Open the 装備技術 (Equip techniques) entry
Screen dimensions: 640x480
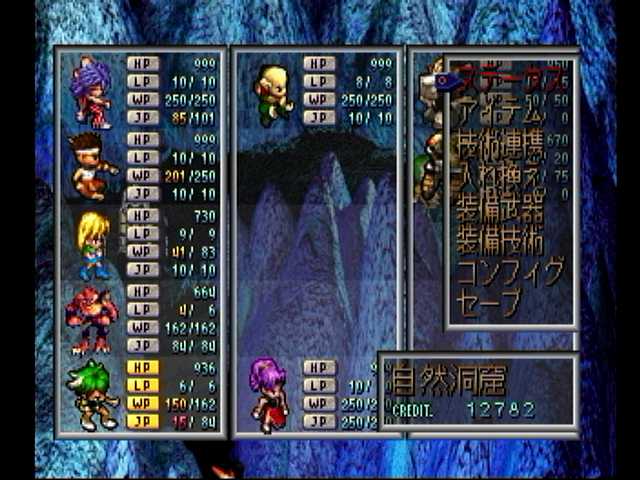click(500, 240)
